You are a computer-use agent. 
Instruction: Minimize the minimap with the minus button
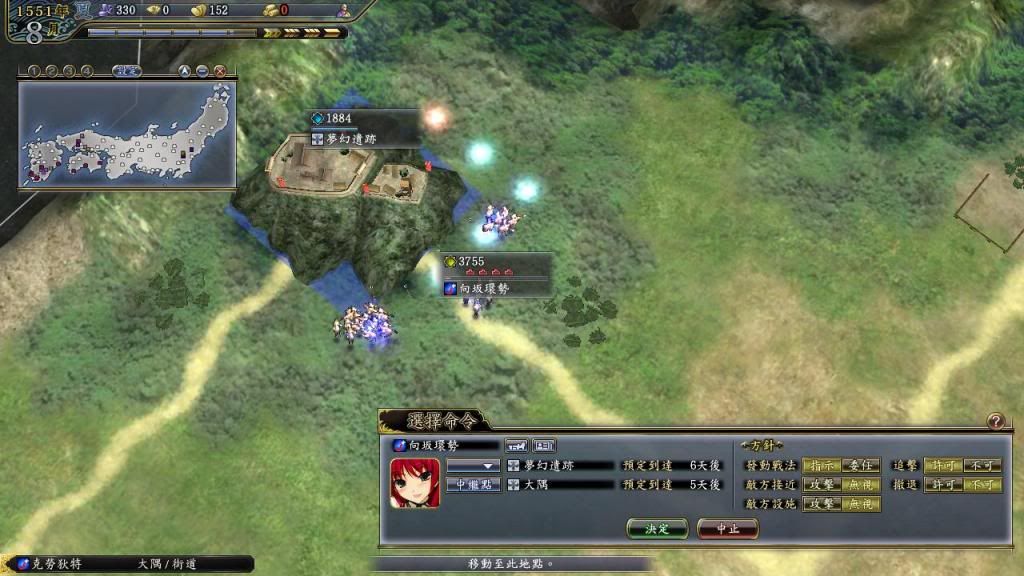pos(203,71)
